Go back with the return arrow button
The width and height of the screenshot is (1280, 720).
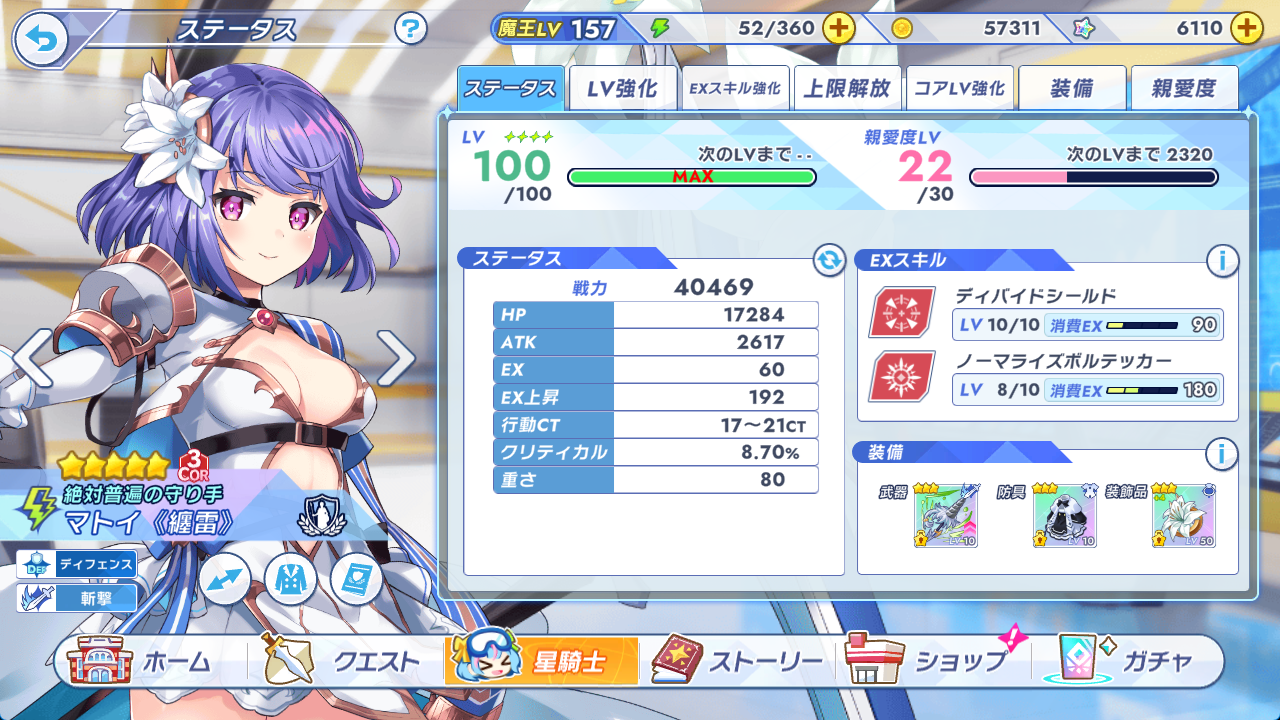tap(41, 39)
